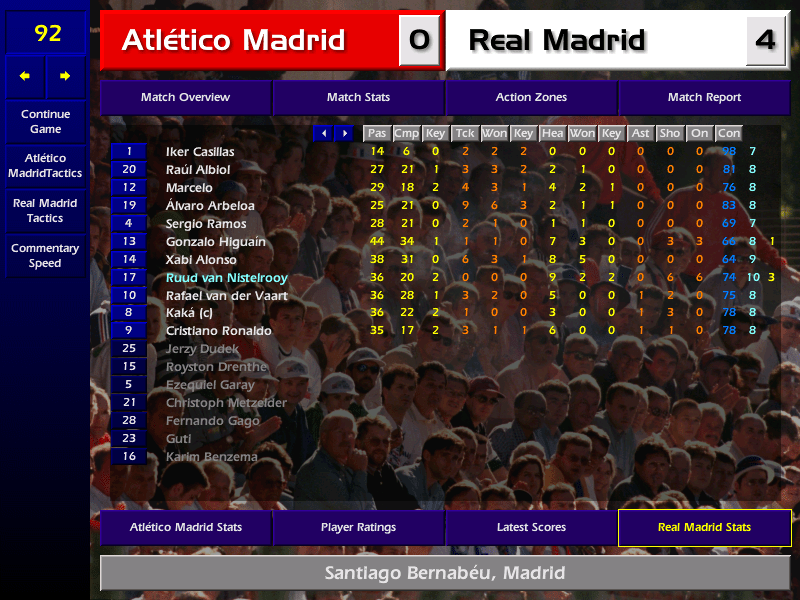The height and width of the screenshot is (600, 800).
Task: Choose Iker Casillas in the lineup
Action: pyautogui.click(x=200, y=152)
